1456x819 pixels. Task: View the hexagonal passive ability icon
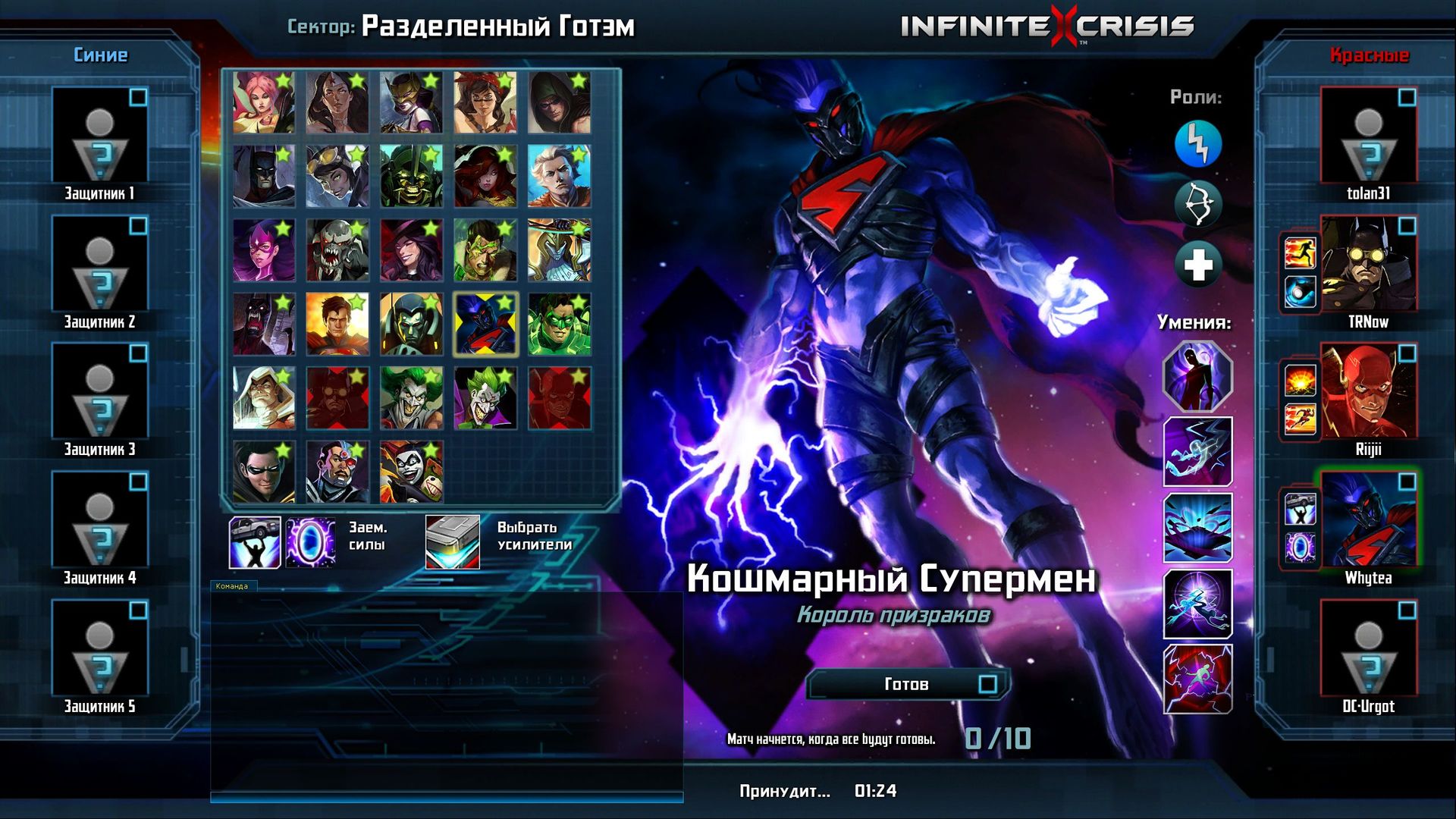(x=1198, y=376)
